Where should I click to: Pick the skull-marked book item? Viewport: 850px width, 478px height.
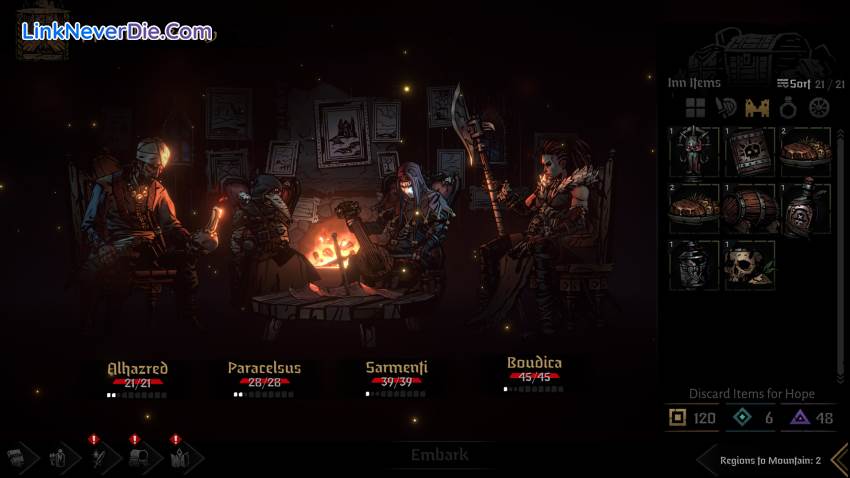pos(750,152)
